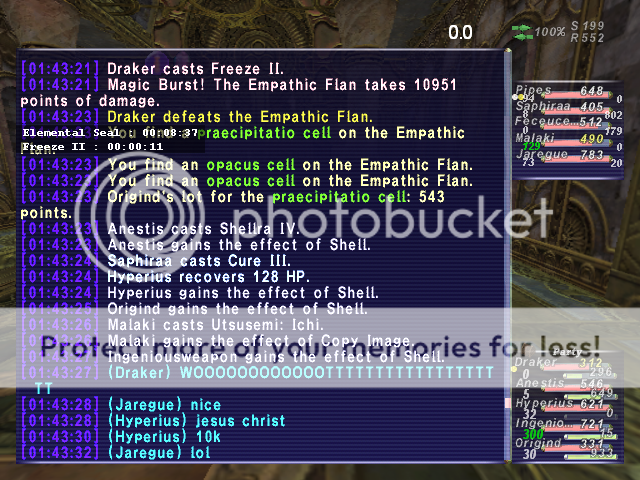The image size is (640, 480).
Task: Target Anestis in the party list
Action: coord(537,382)
